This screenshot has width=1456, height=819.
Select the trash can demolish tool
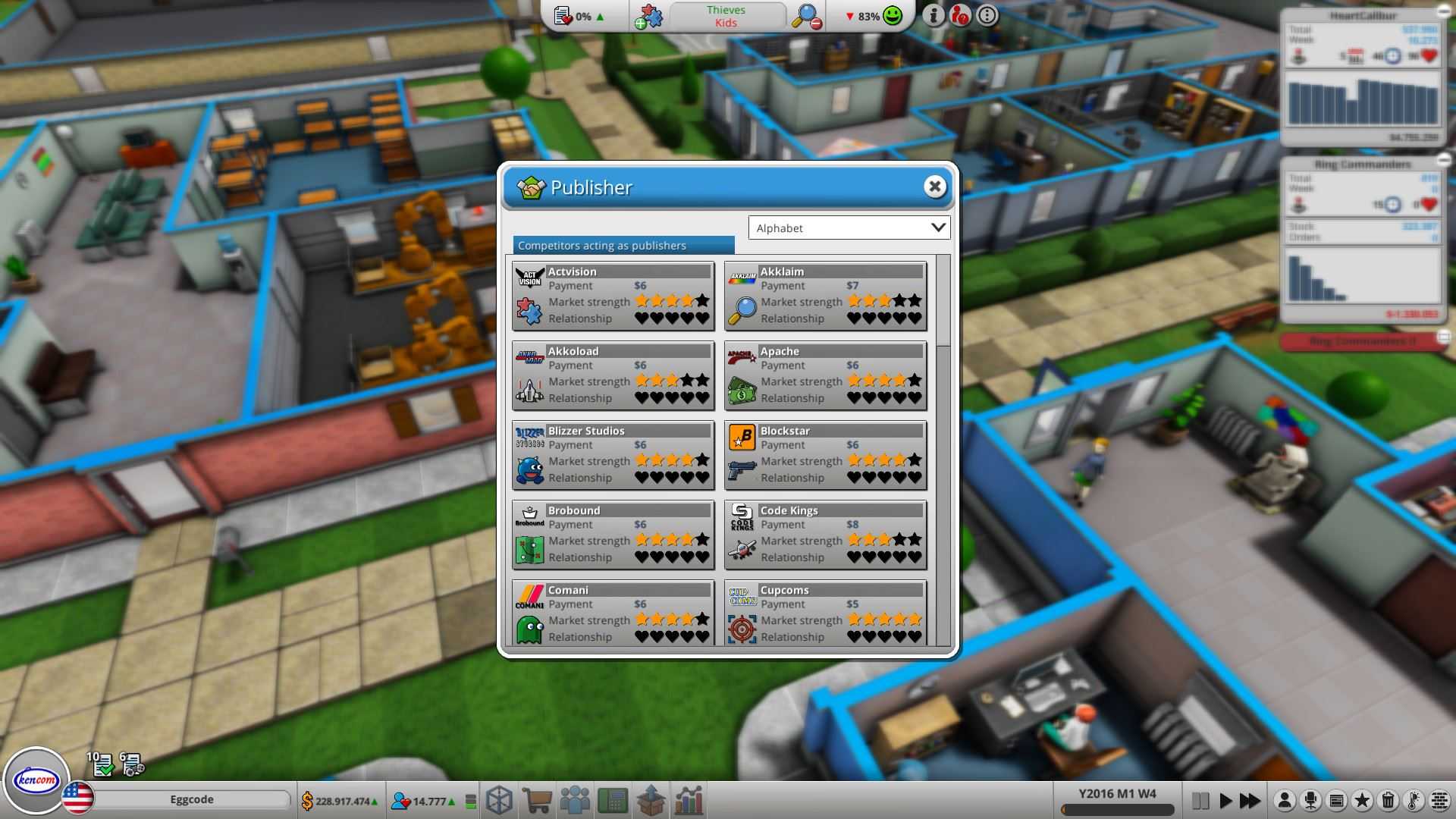(x=1388, y=800)
